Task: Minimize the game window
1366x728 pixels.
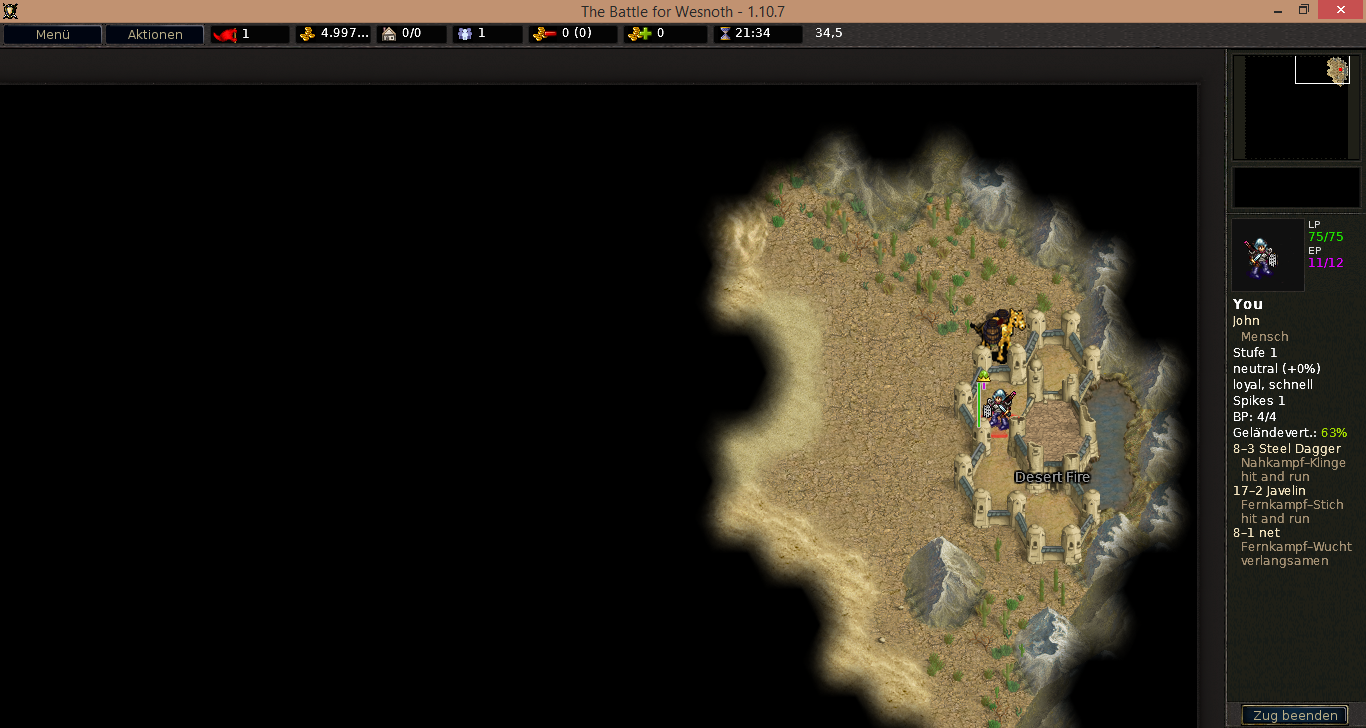Action: click(x=1277, y=10)
